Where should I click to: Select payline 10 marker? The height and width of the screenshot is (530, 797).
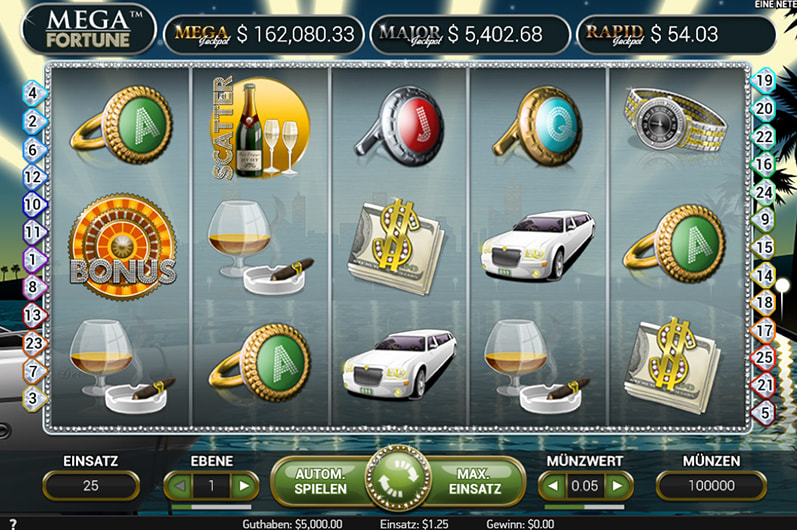pos(32,204)
